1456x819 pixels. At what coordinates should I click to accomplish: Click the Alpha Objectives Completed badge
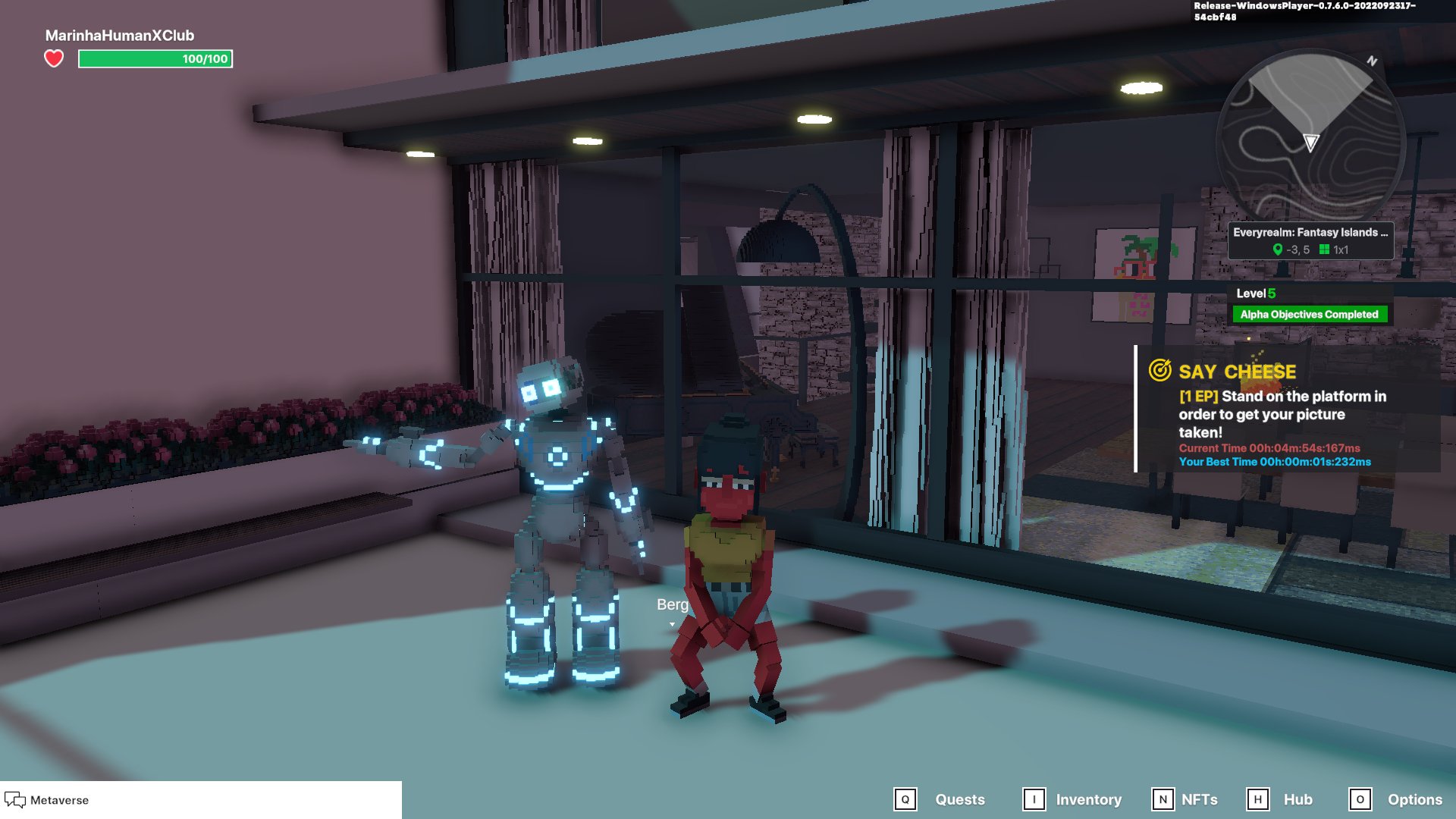pyautogui.click(x=1310, y=313)
